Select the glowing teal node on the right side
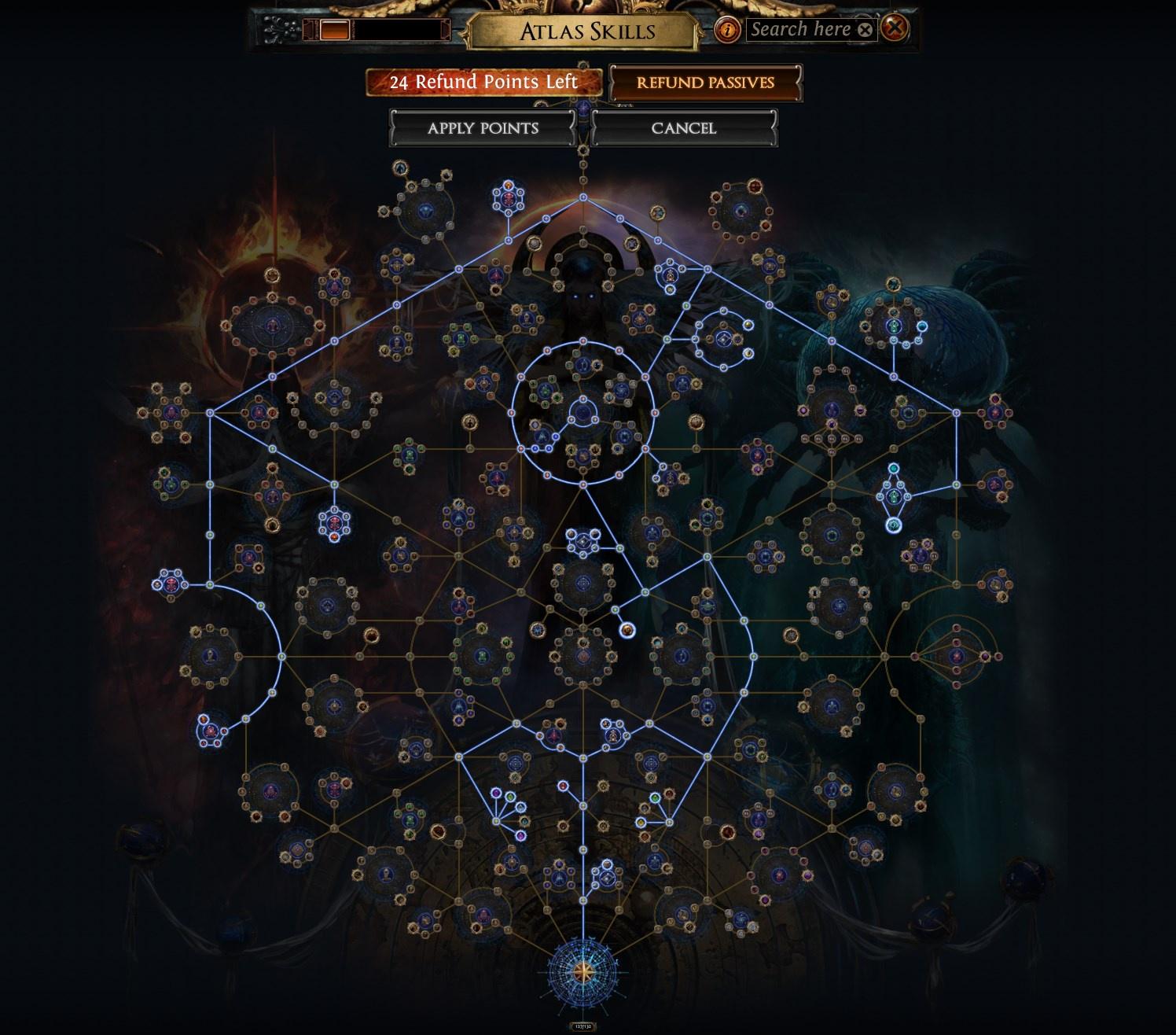Screen dimensions: 1176x1035 click(893, 525)
